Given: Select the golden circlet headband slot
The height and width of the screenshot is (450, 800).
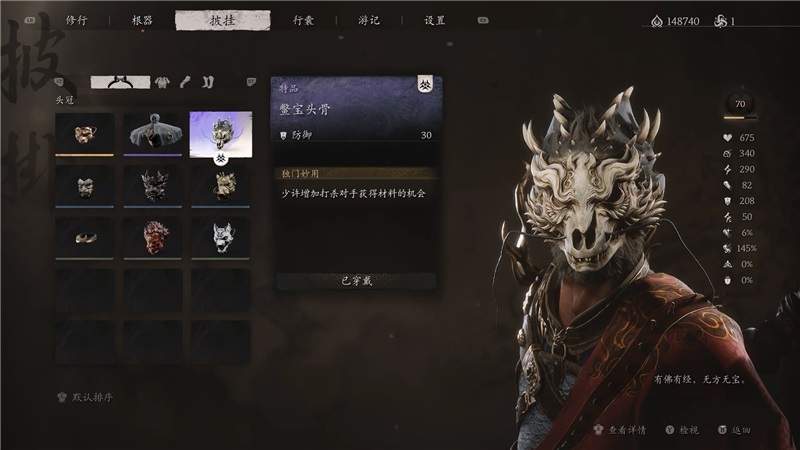Looking at the screenshot, I should pyautogui.click(x=84, y=235).
